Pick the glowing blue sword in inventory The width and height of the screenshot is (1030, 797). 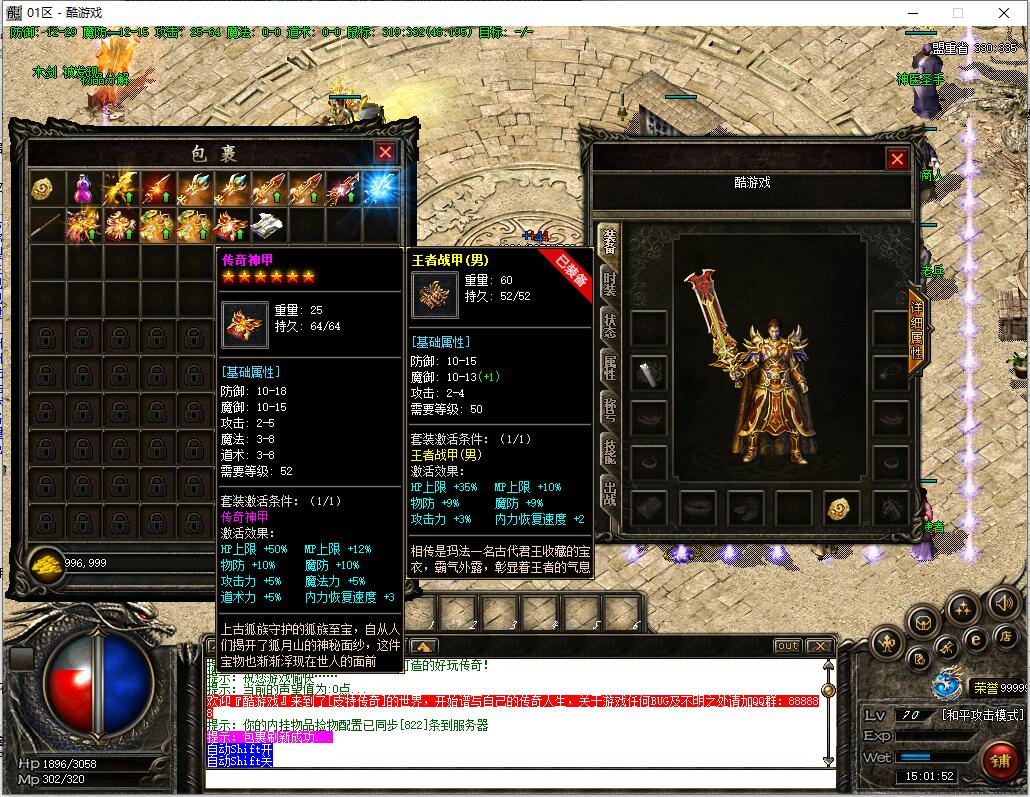[381, 188]
